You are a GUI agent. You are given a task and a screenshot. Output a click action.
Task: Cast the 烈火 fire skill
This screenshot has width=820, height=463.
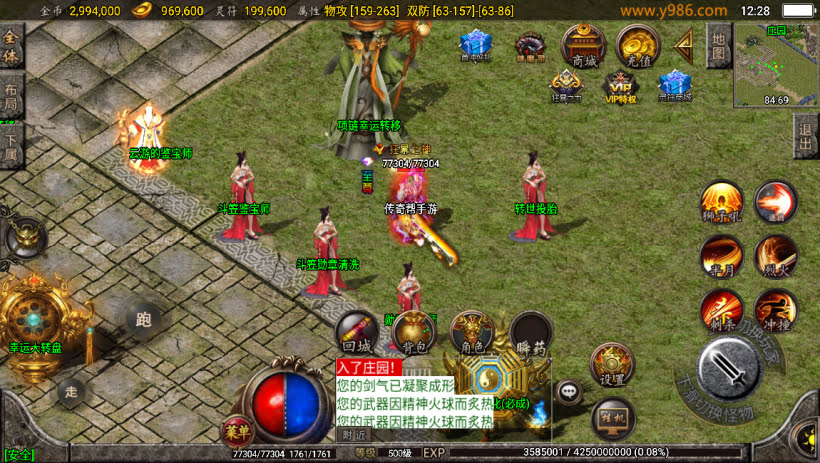point(775,256)
